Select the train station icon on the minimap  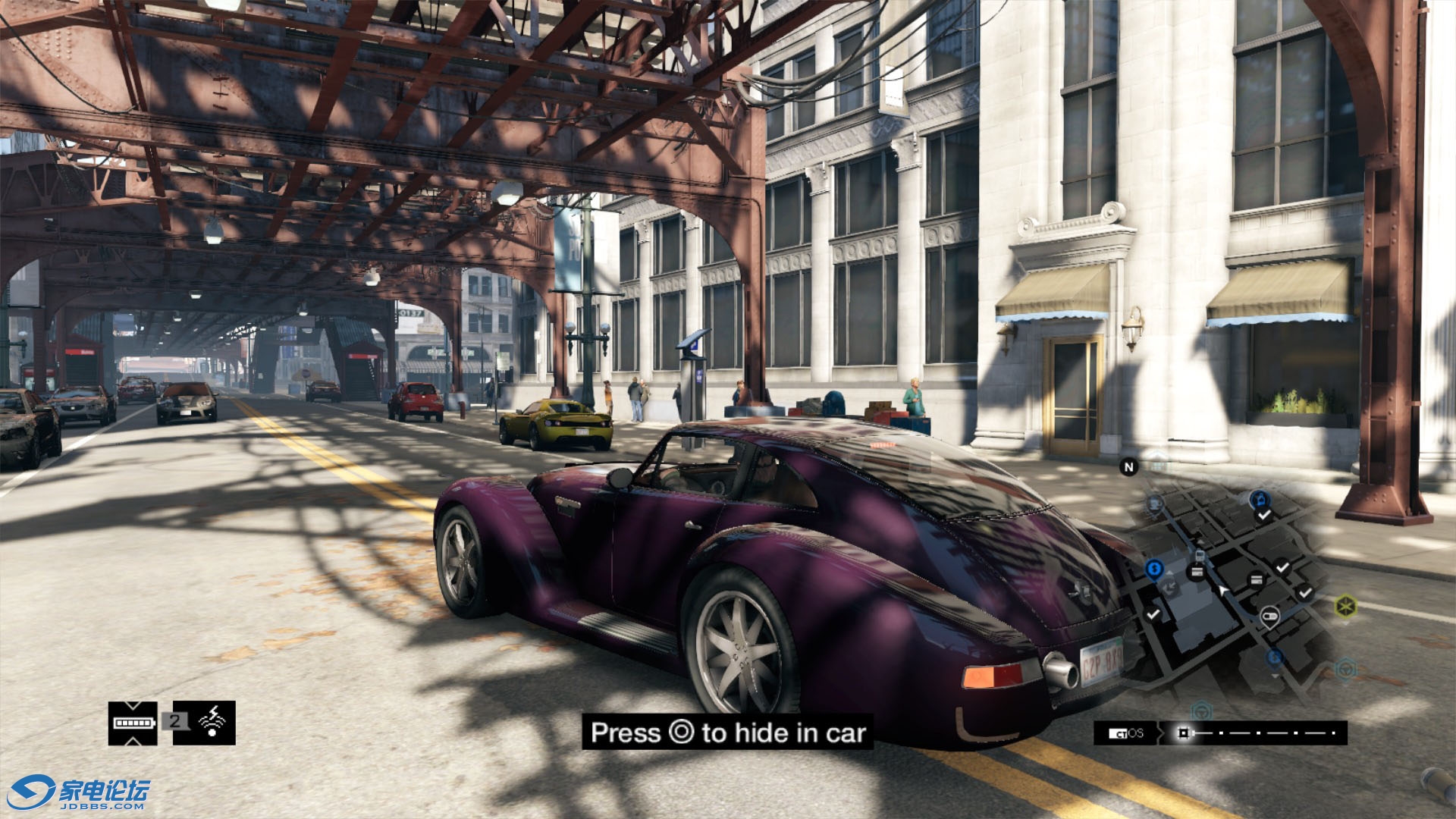[1199, 555]
